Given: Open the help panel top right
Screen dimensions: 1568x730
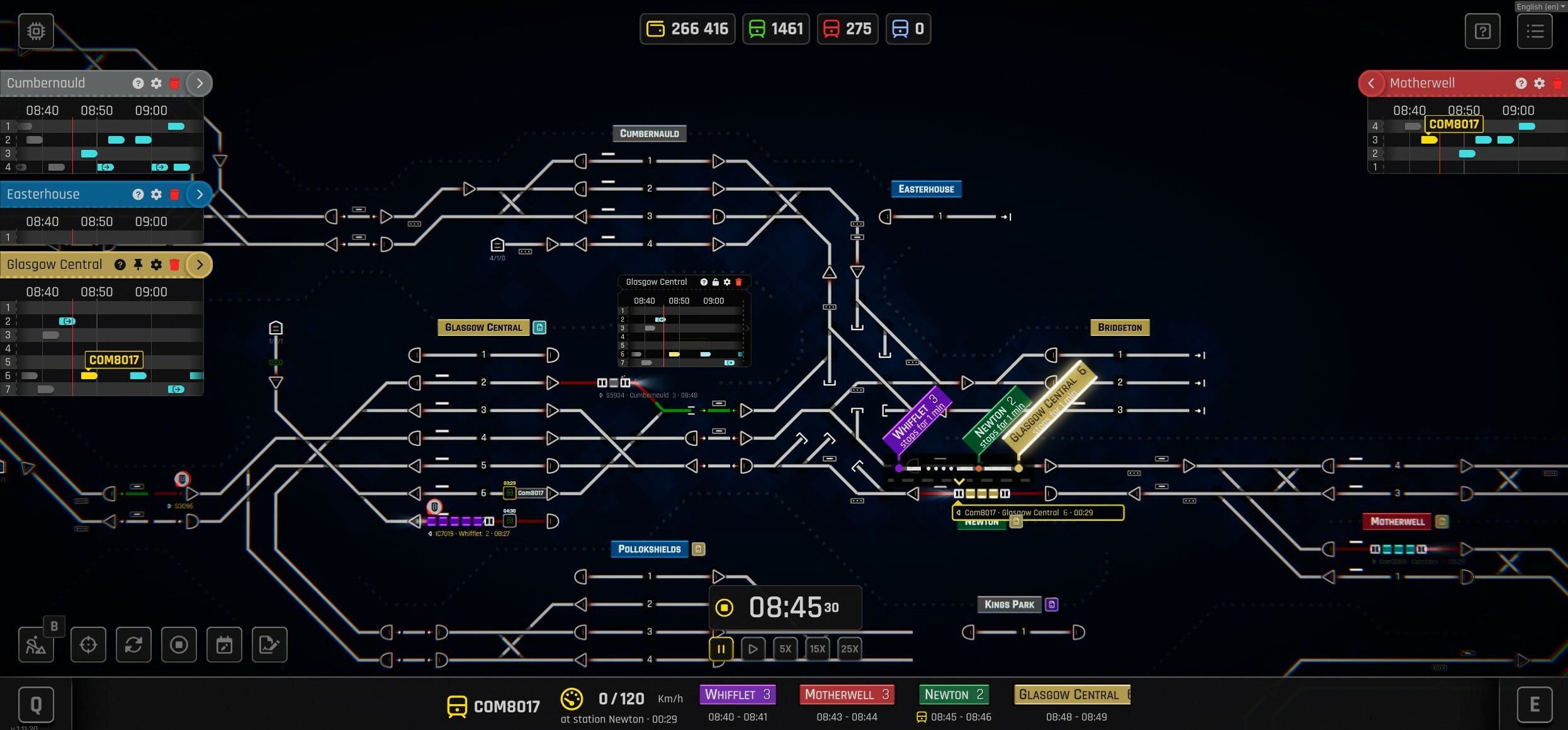Looking at the screenshot, I should tap(1482, 31).
